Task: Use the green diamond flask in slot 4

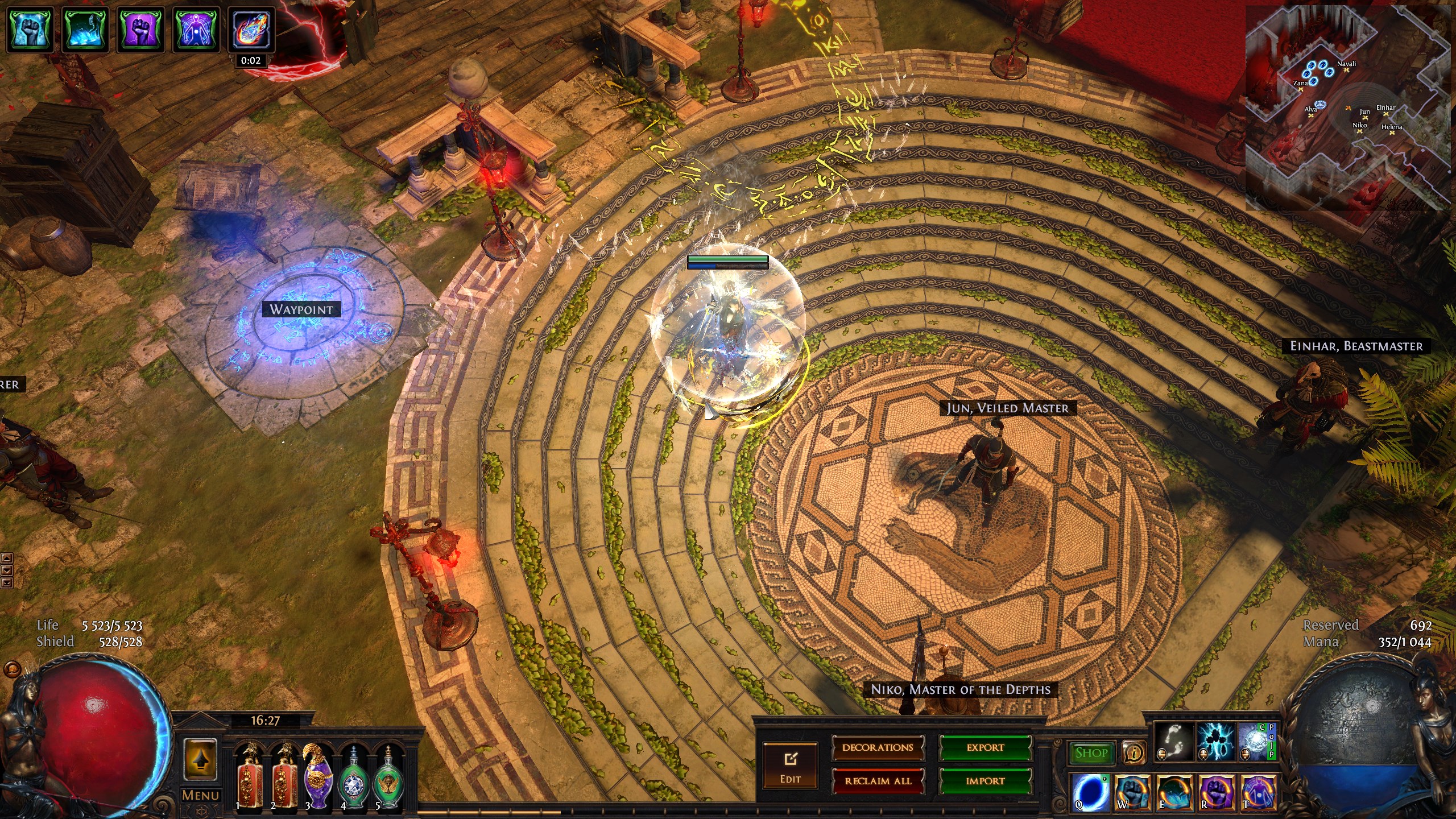Action: pos(353,776)
